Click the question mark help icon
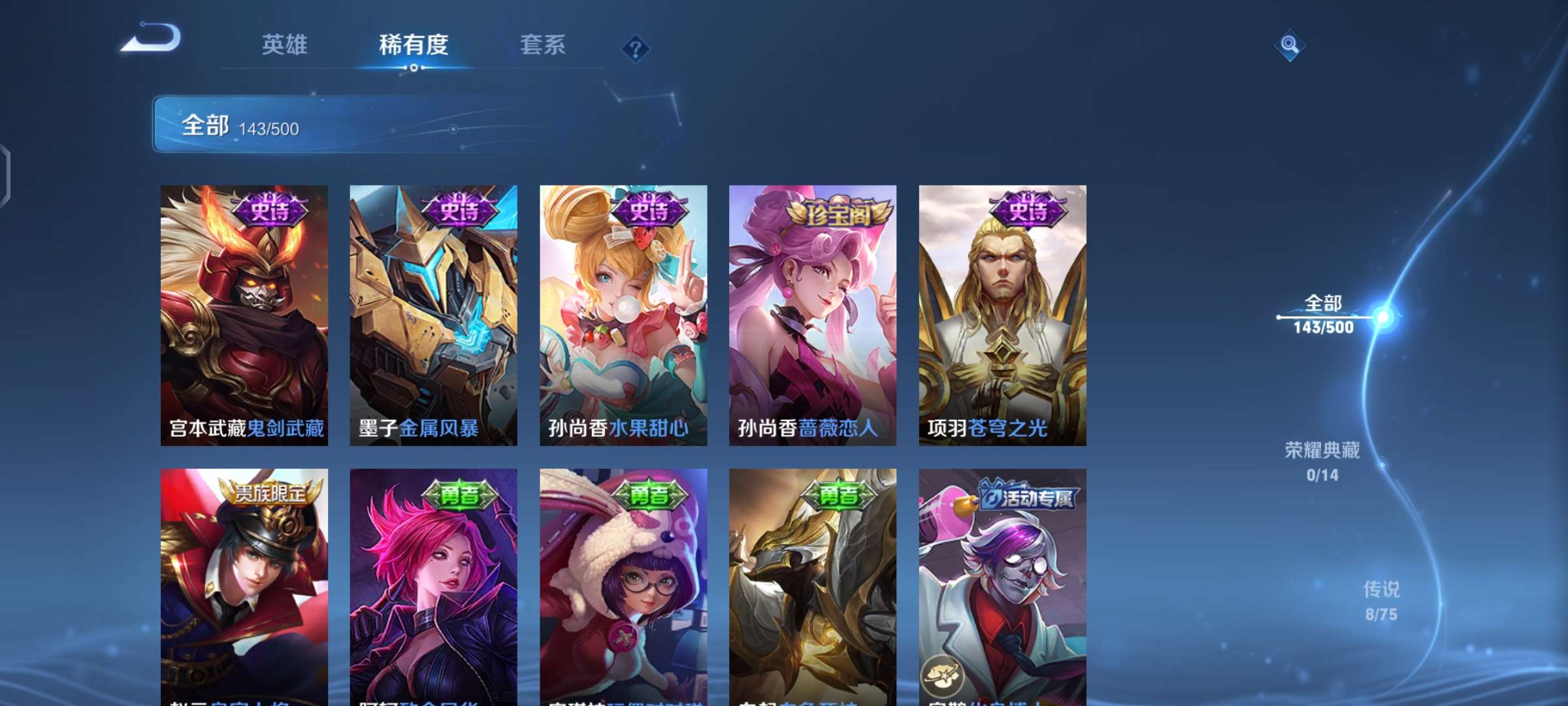Image resolution: width=1568 pixels, height=706 pixels. [x=636, y=46]
